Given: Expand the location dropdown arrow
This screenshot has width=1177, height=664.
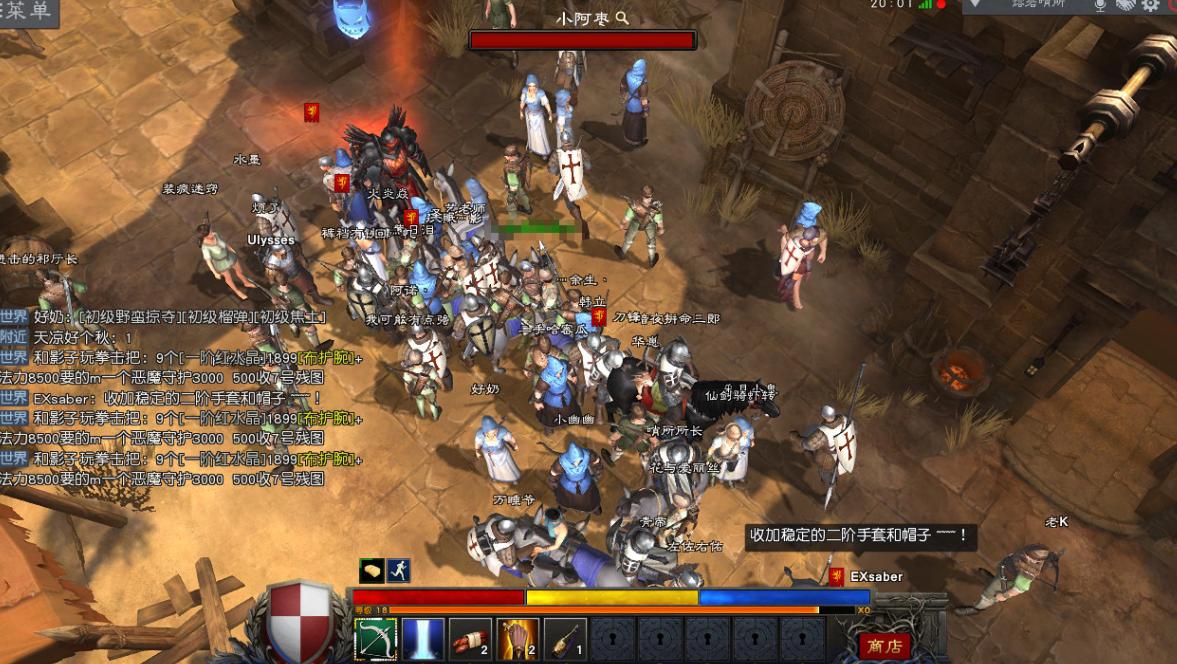Looking at the screenshot, I should coord(975,5).
